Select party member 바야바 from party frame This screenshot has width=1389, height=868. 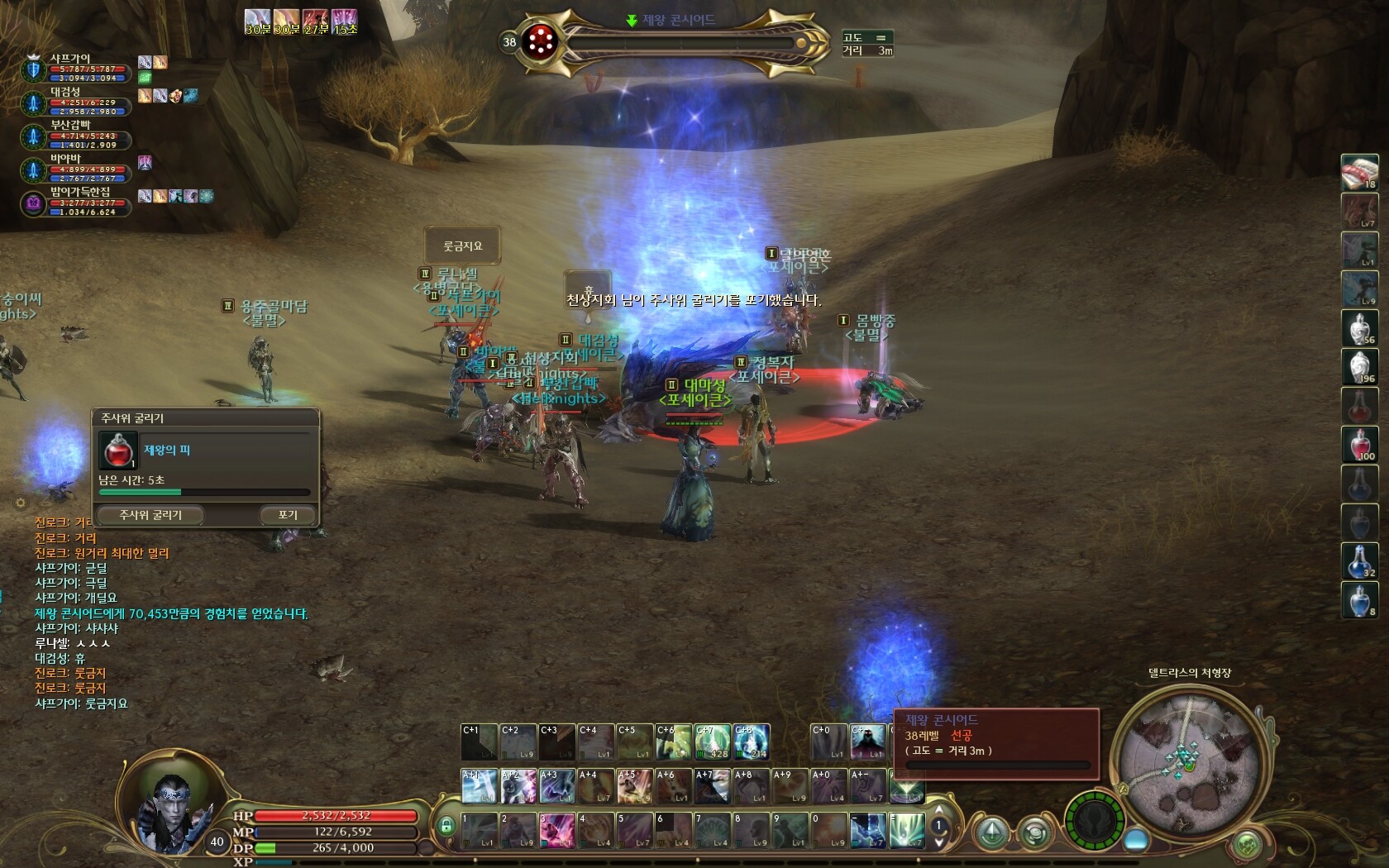[66, 158]
